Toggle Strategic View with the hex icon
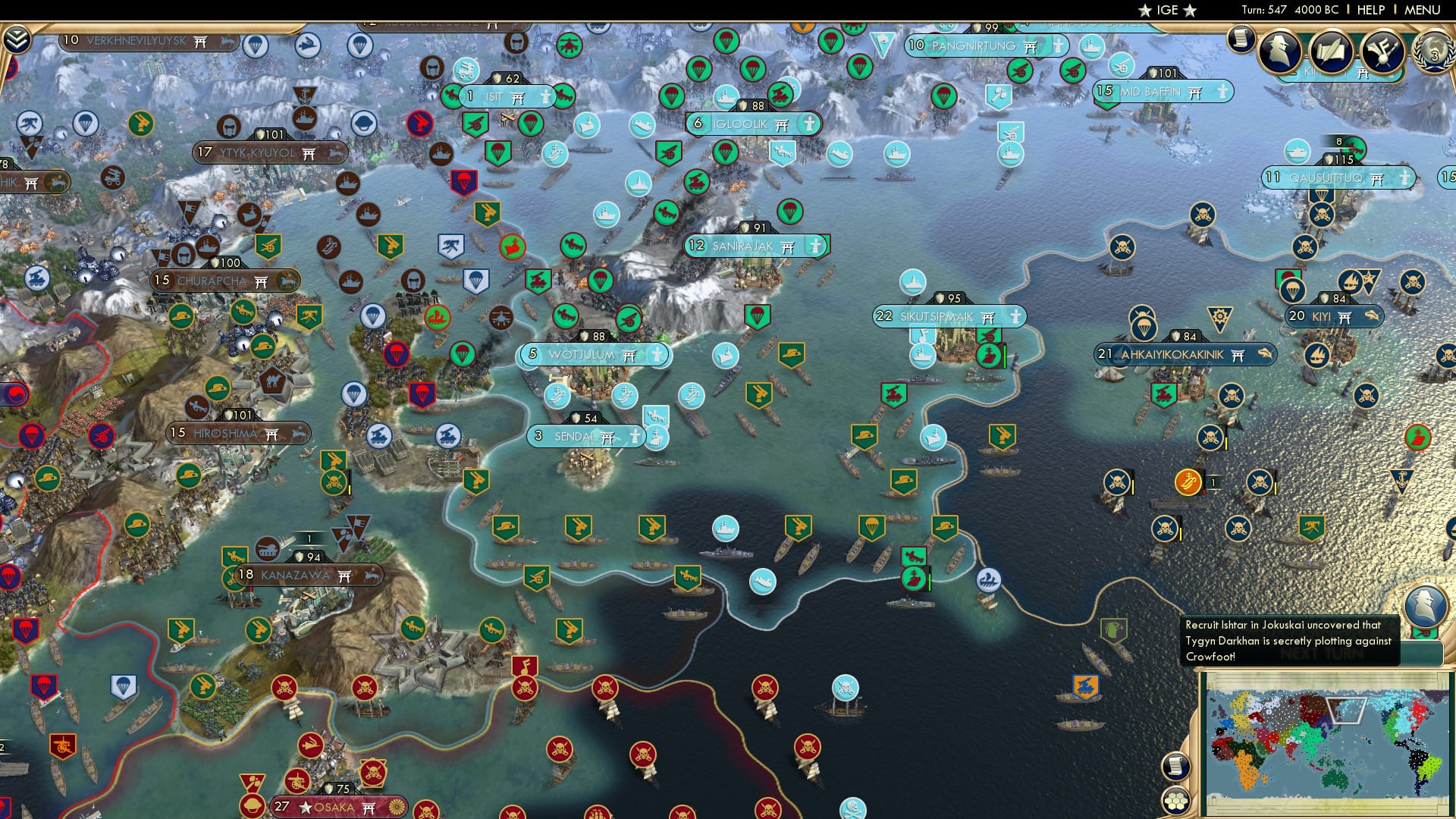Image resolution: width=1456 pixels, height=819 pixels. coord(1176,801)
